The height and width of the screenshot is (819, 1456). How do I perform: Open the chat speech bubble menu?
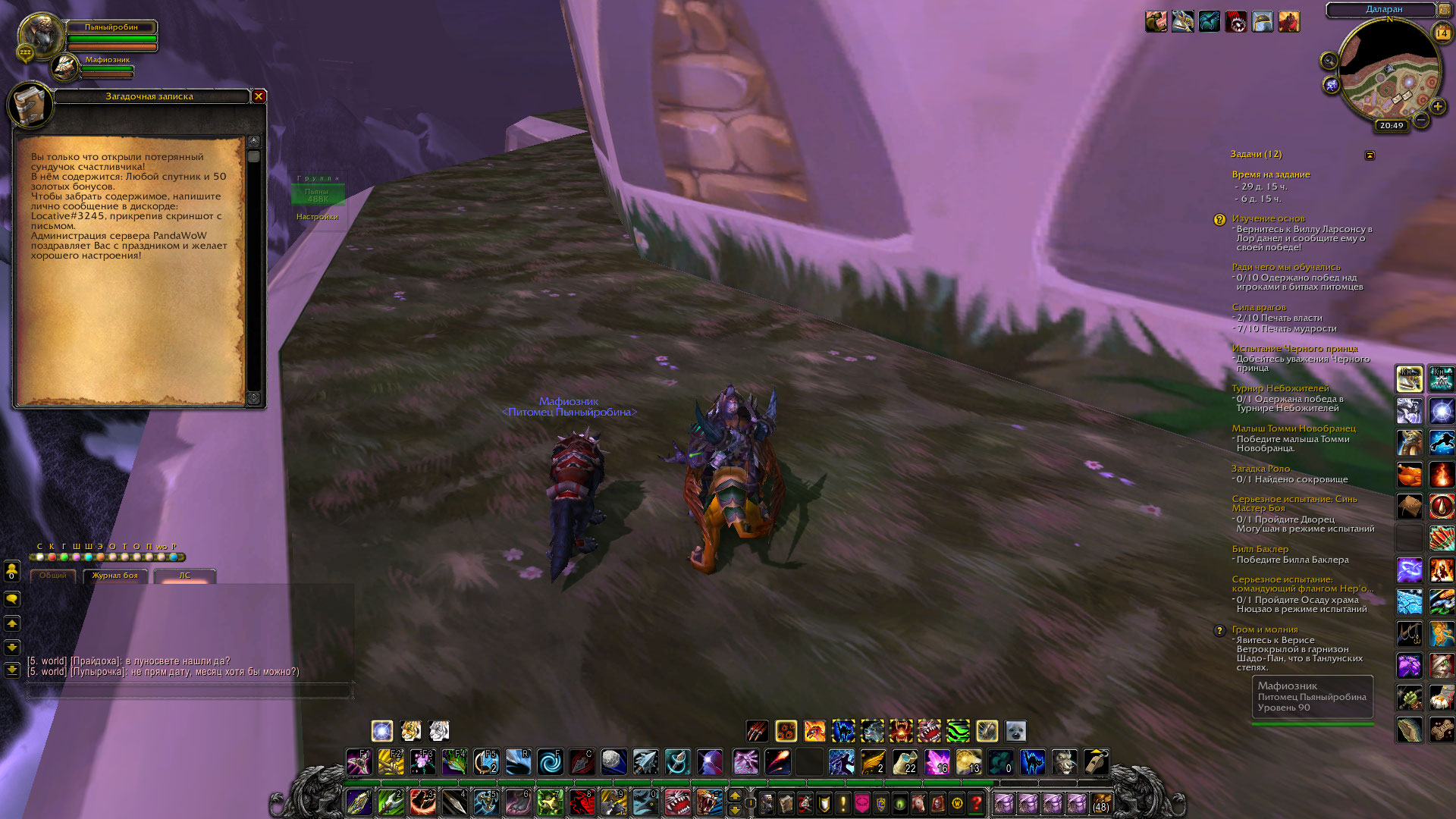click(12, 599)
